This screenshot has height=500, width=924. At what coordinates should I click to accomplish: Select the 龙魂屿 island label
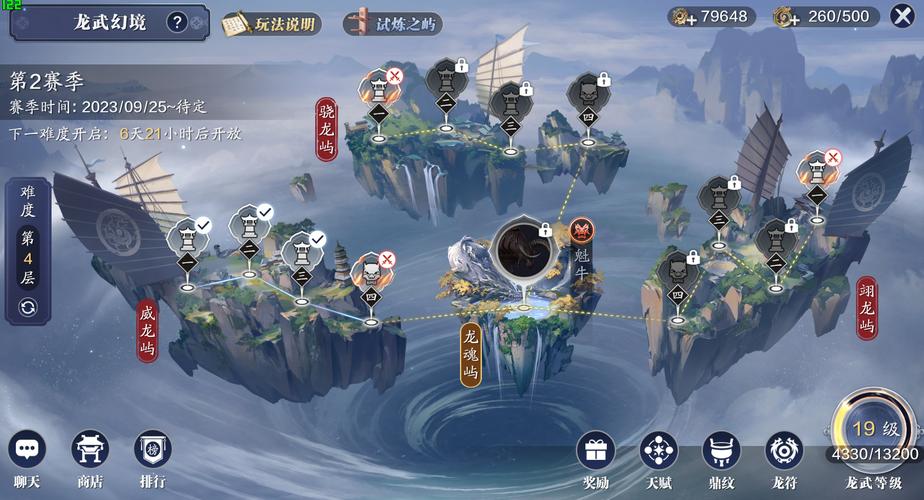472,354
